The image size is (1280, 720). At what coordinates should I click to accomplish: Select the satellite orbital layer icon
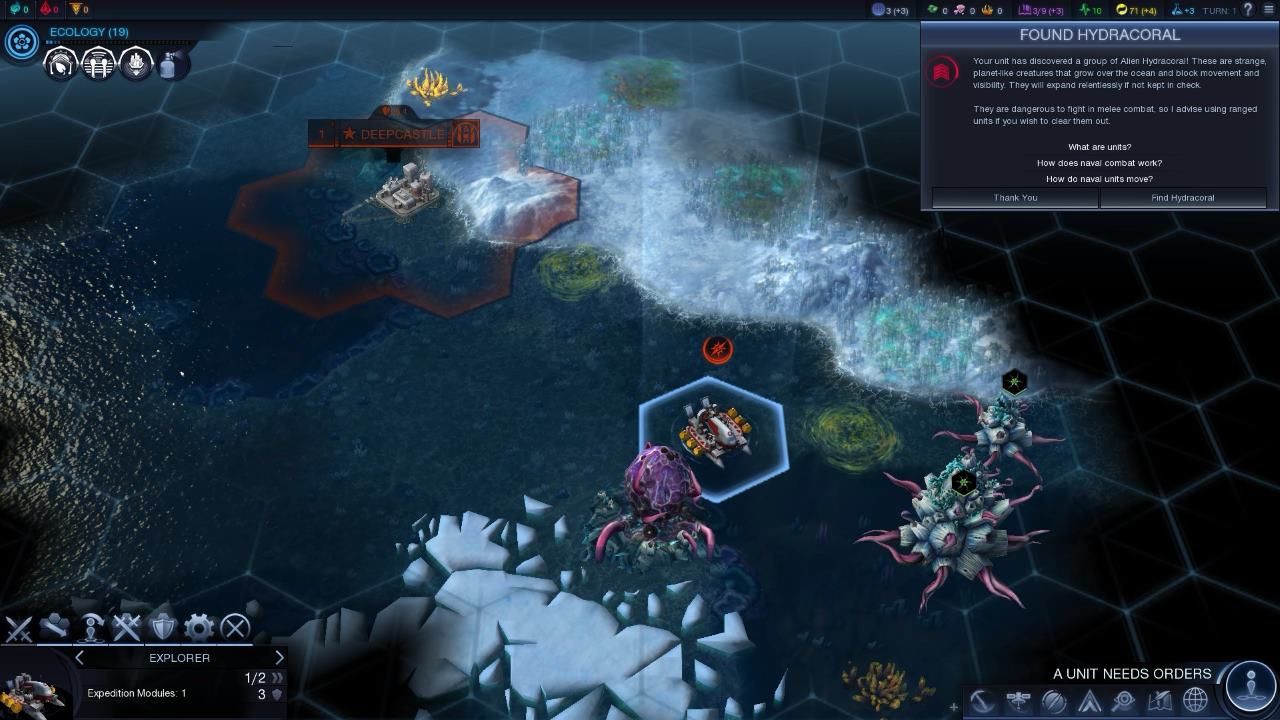(x=1017, y=701)
